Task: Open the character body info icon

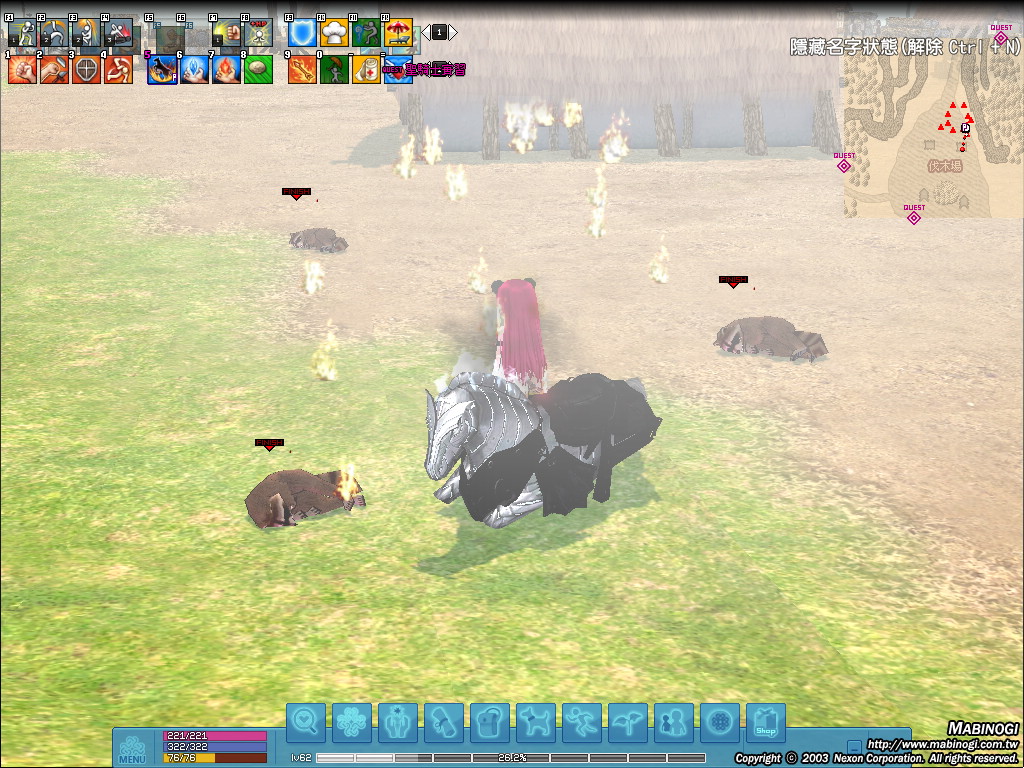Action: [x=398, y=722]
